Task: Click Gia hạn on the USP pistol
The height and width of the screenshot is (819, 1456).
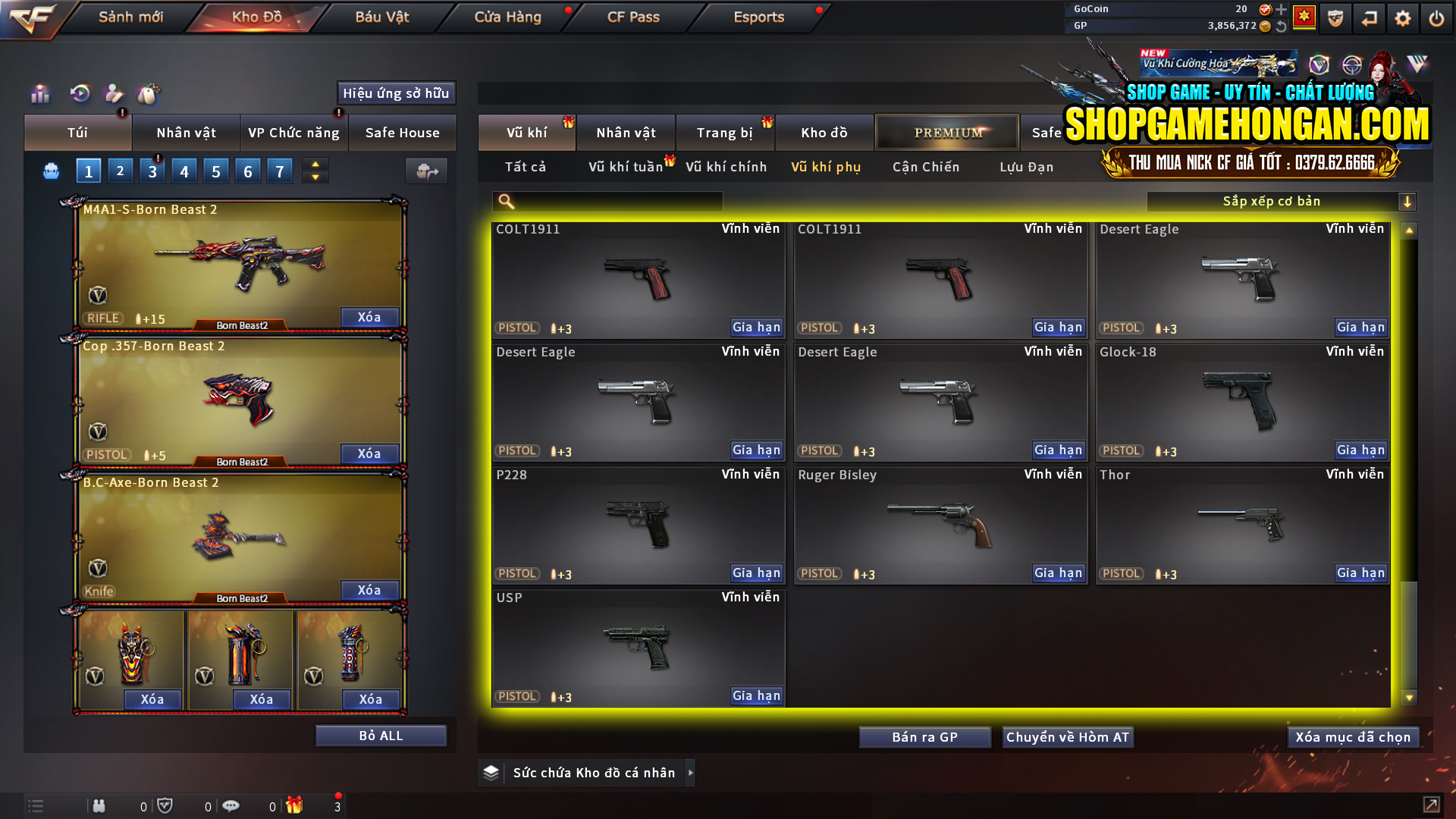Action: pos(755,695)
